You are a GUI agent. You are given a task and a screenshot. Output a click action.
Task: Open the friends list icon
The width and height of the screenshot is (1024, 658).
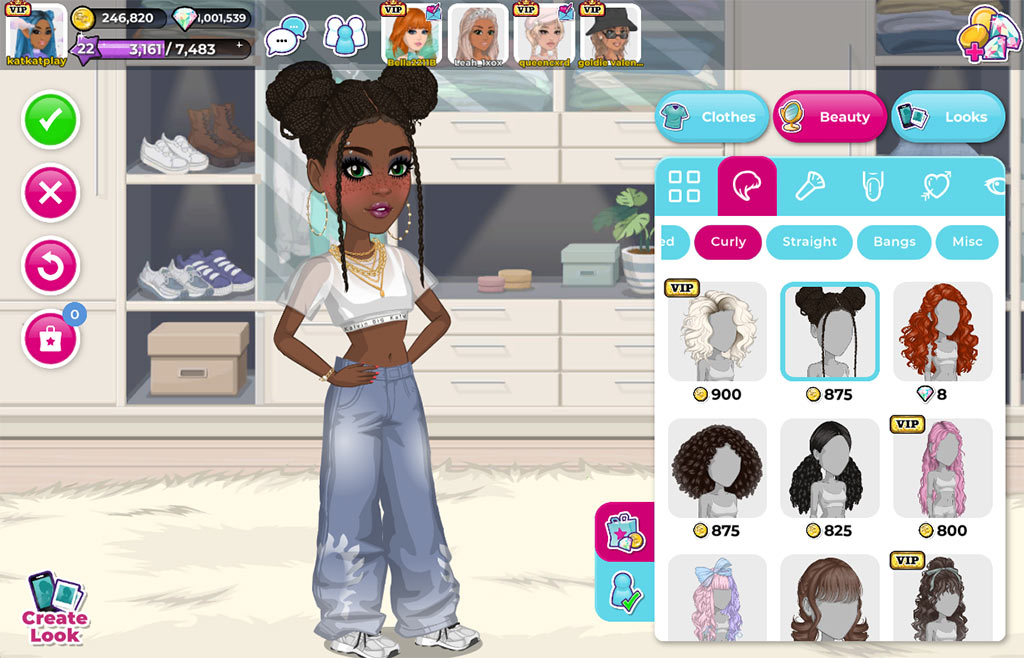[x=345, y=37]
